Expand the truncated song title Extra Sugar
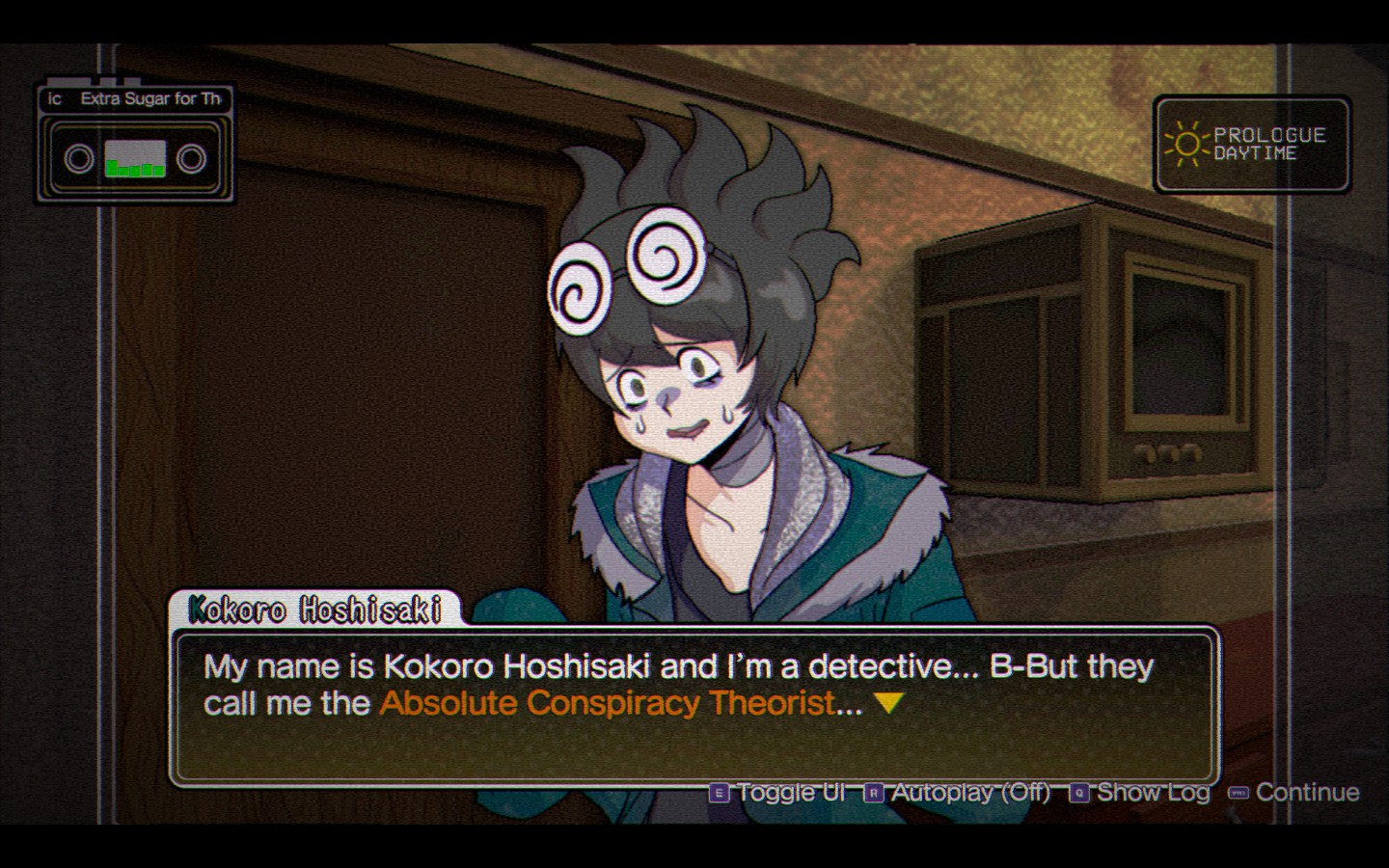The height and width of the screenshot is (868, 1389). click(150, 99)
